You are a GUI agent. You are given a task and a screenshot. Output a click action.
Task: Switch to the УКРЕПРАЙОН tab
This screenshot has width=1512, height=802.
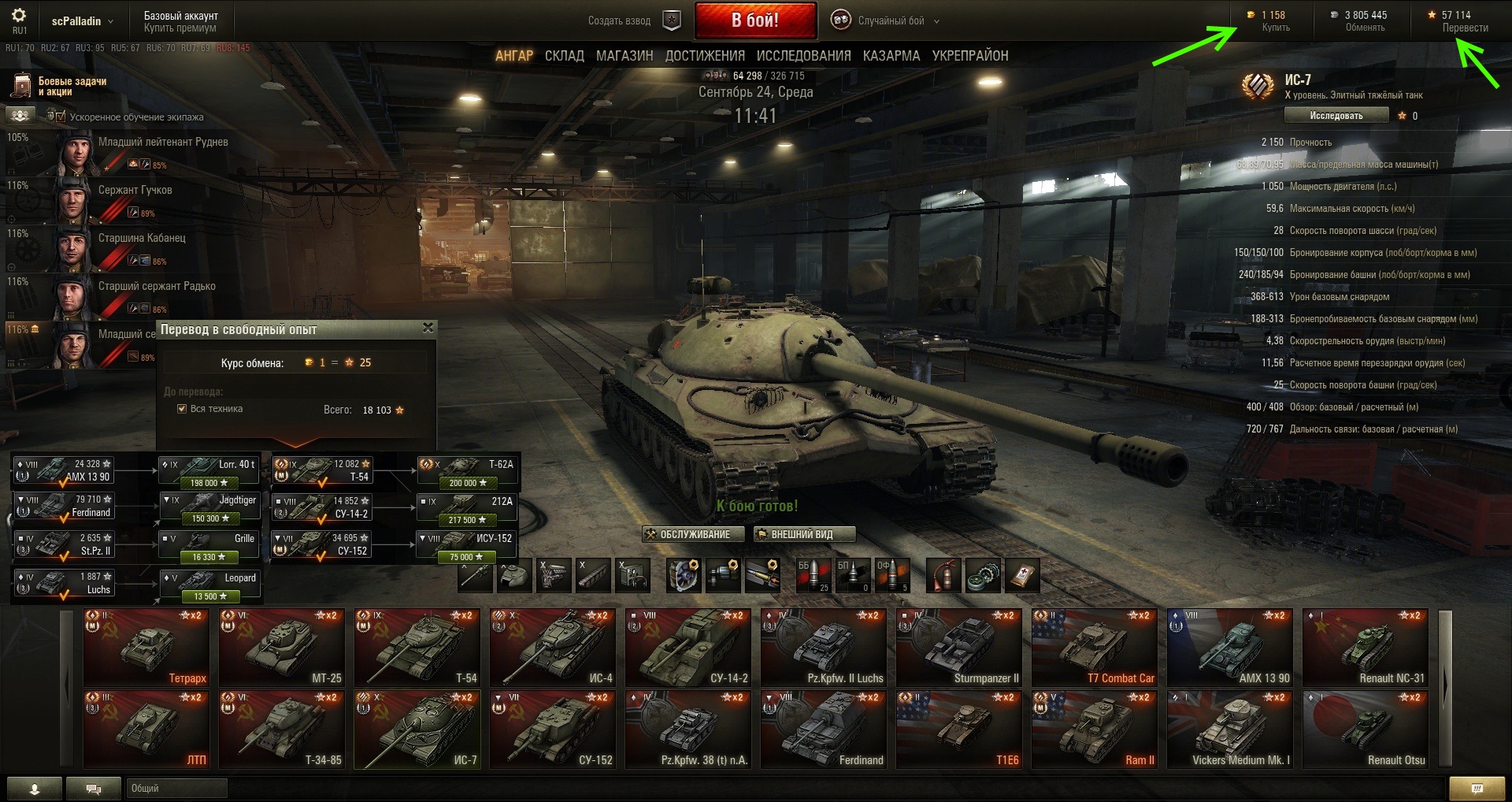click(x=970, y=56)
